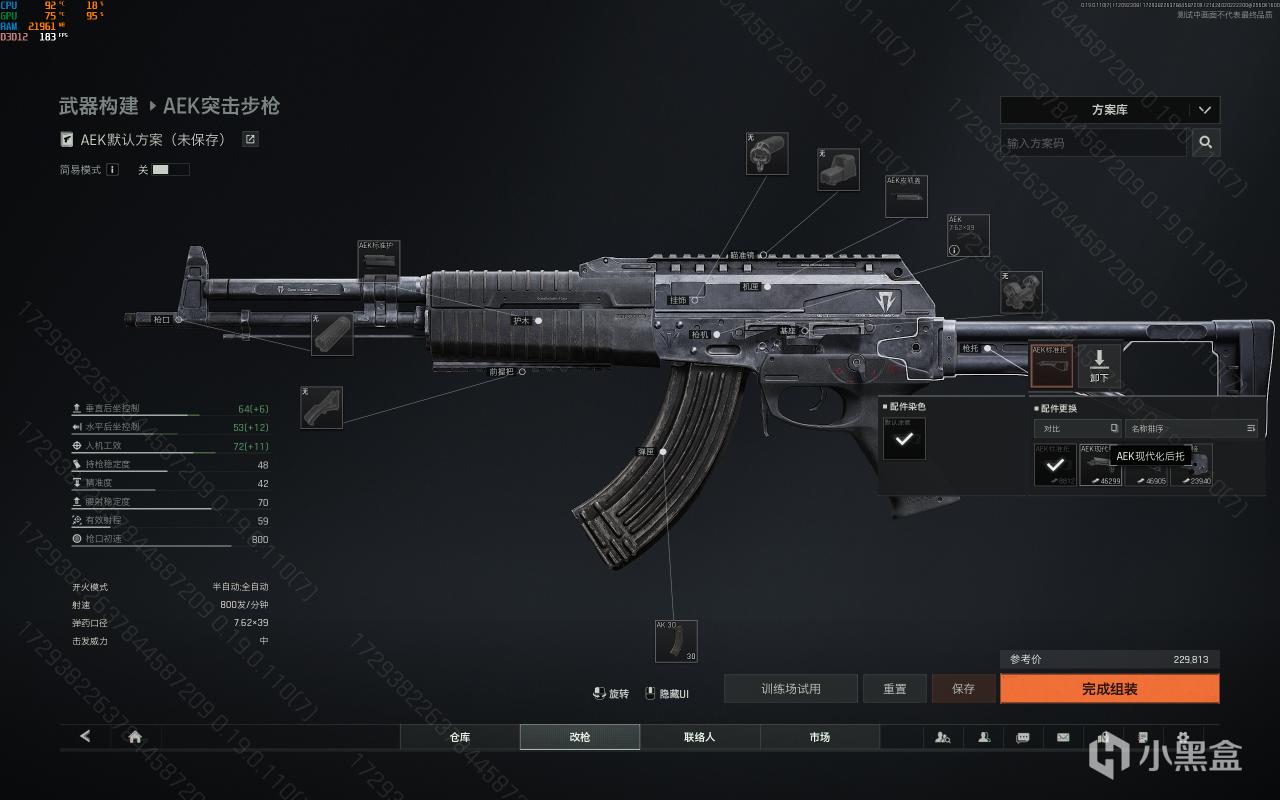Switch to the 市场 tab
The height and width of the screenshot is (800, 1280).
click(x=820, y=737)
